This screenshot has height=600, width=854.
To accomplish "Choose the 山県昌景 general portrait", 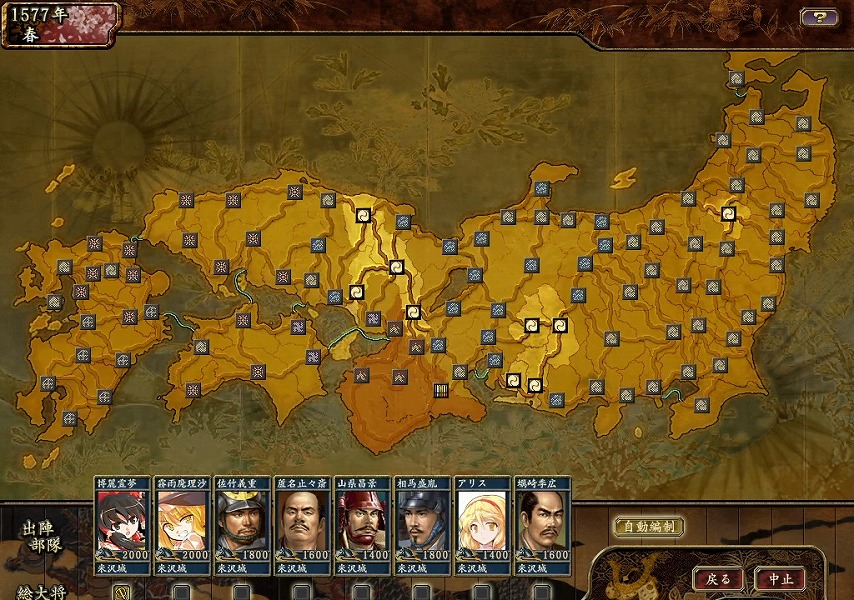I will coord(362,525).
